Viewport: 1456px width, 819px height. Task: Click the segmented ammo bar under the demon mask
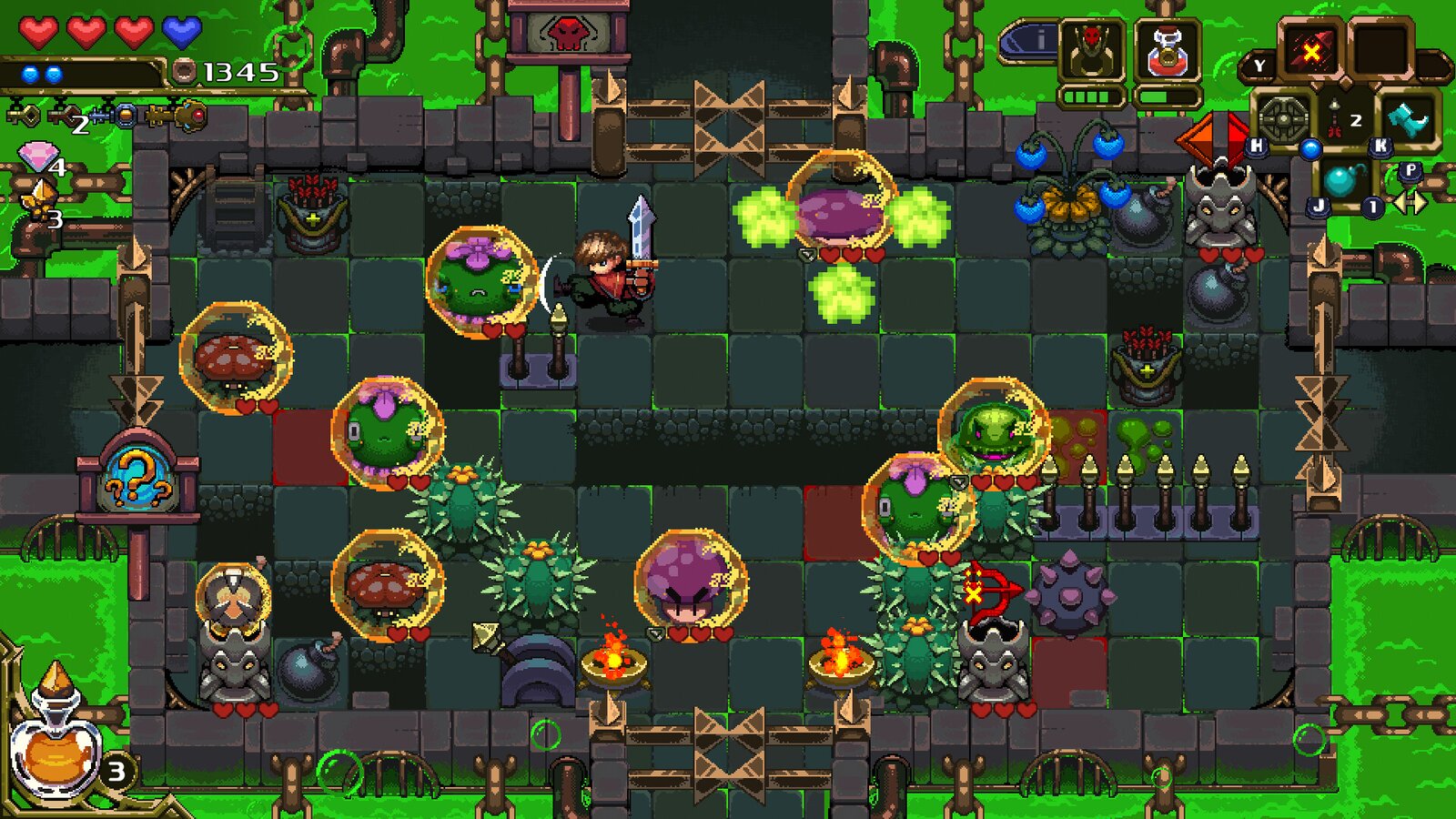click(1090, 96)
